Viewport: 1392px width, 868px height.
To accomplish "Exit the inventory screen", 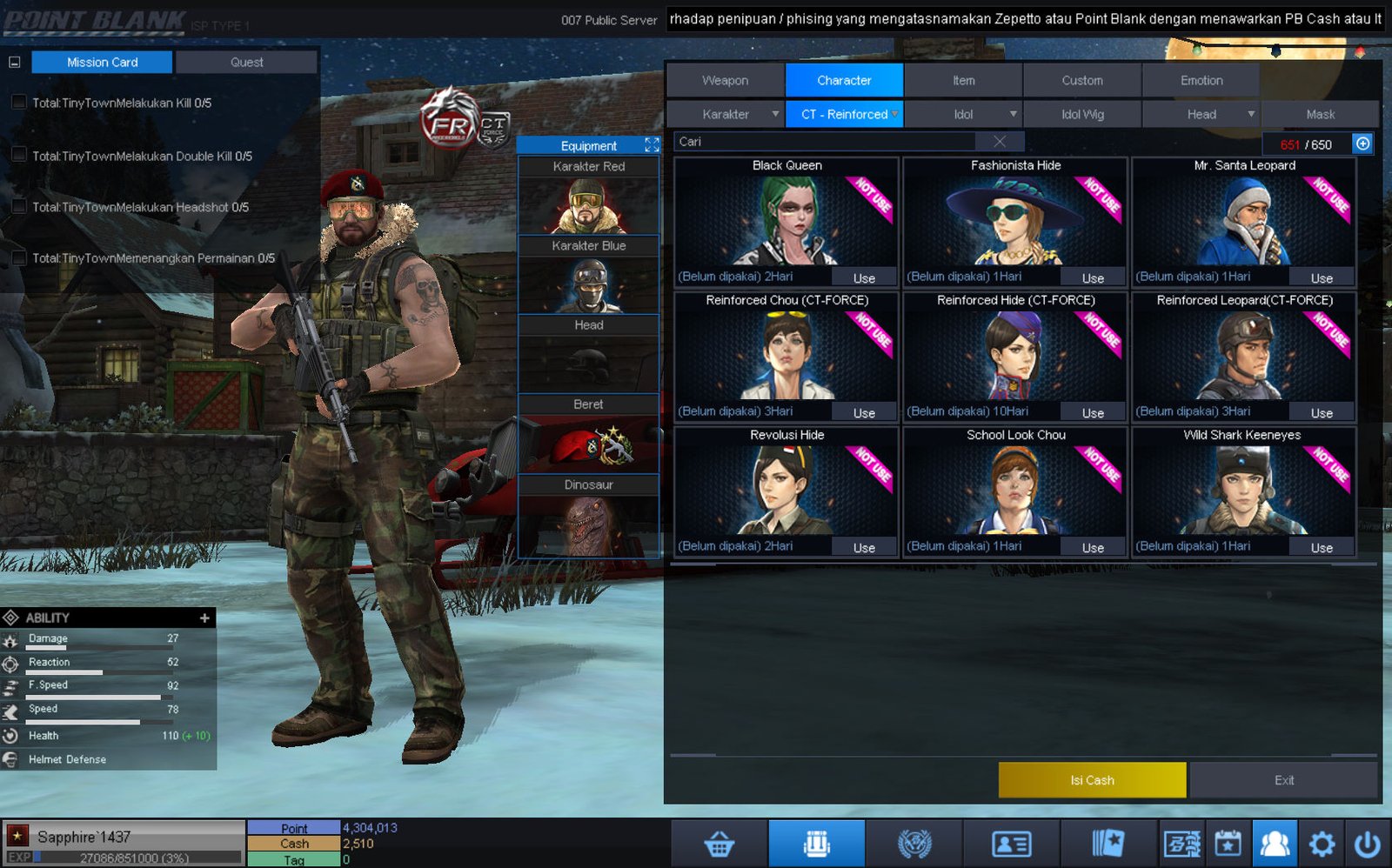I will click(x=1284, y=780).
